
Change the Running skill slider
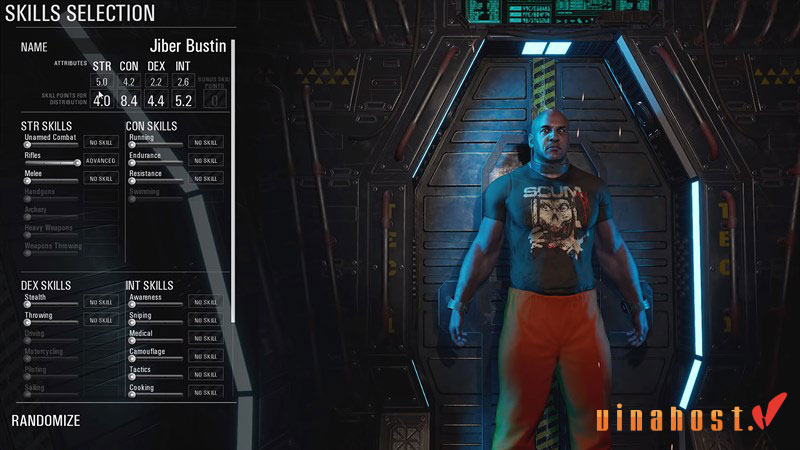155,144
